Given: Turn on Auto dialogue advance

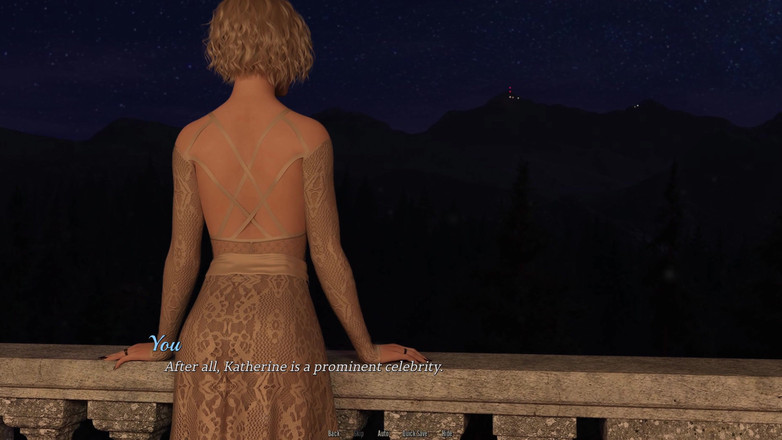Looking at the screenshot, I should coord(383,434).
